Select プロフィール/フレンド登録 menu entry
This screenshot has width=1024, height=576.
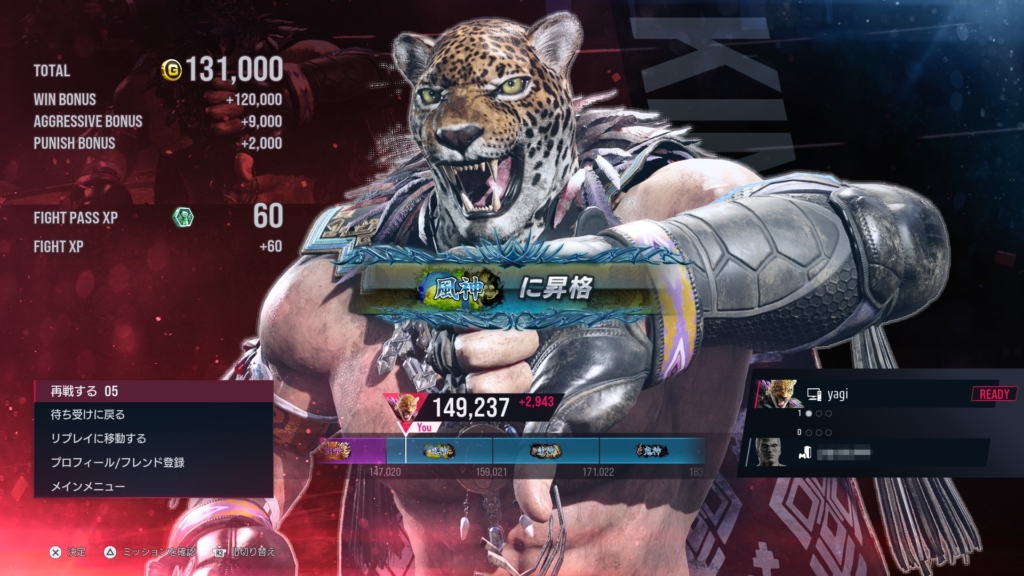pos(150,462)
